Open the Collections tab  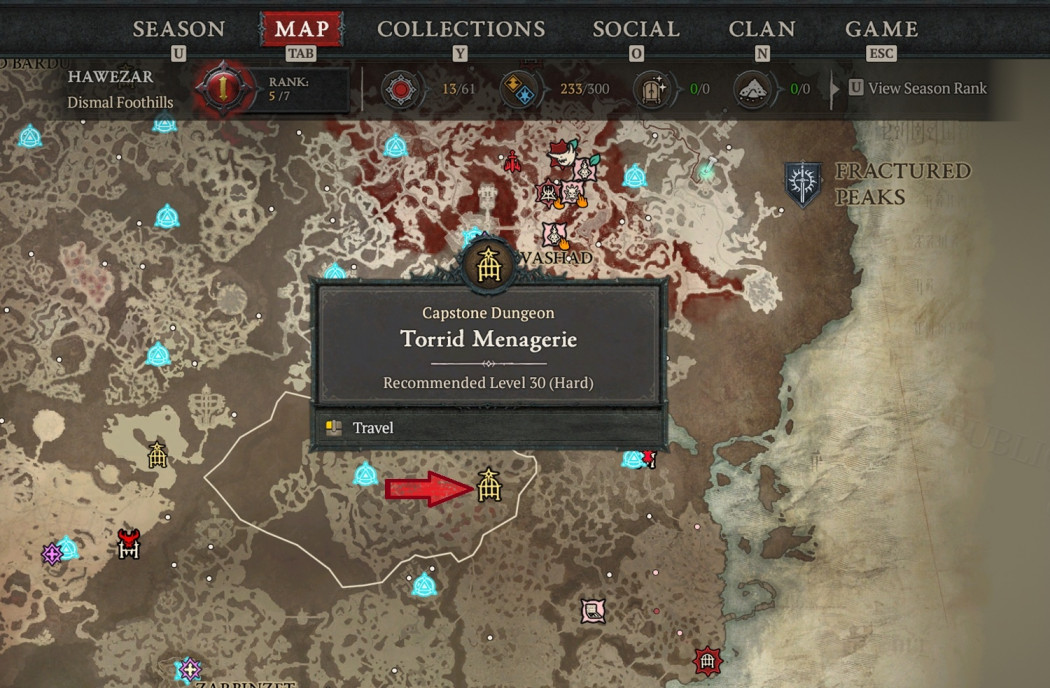(461, 29)
